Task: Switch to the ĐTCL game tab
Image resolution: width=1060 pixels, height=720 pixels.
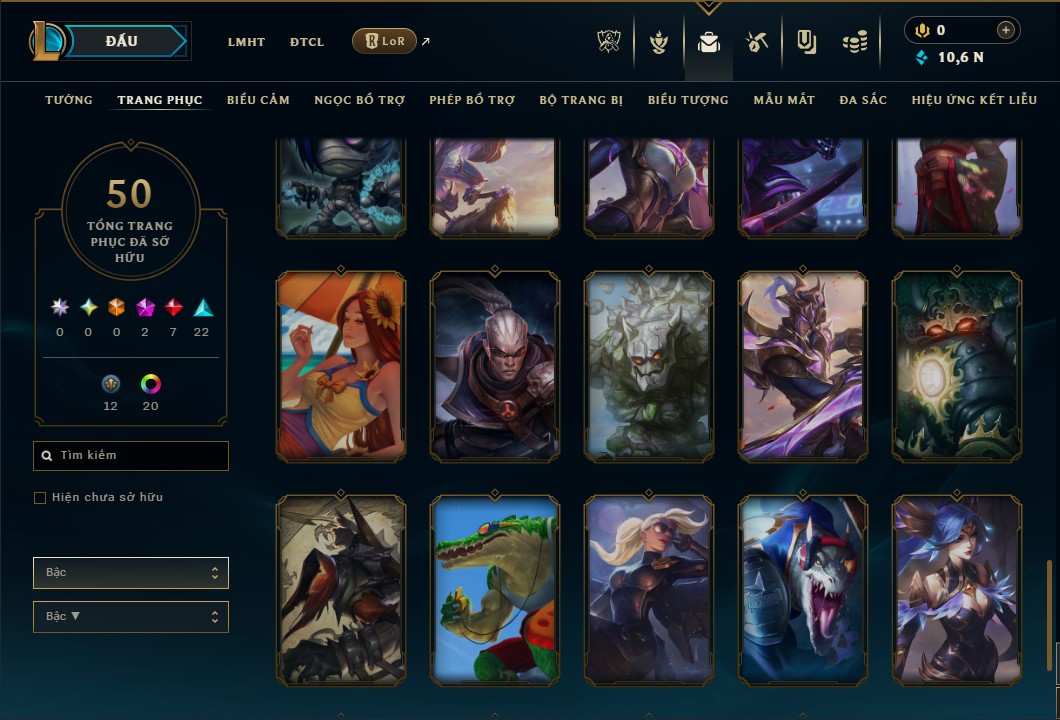Action: click(307, 42)
